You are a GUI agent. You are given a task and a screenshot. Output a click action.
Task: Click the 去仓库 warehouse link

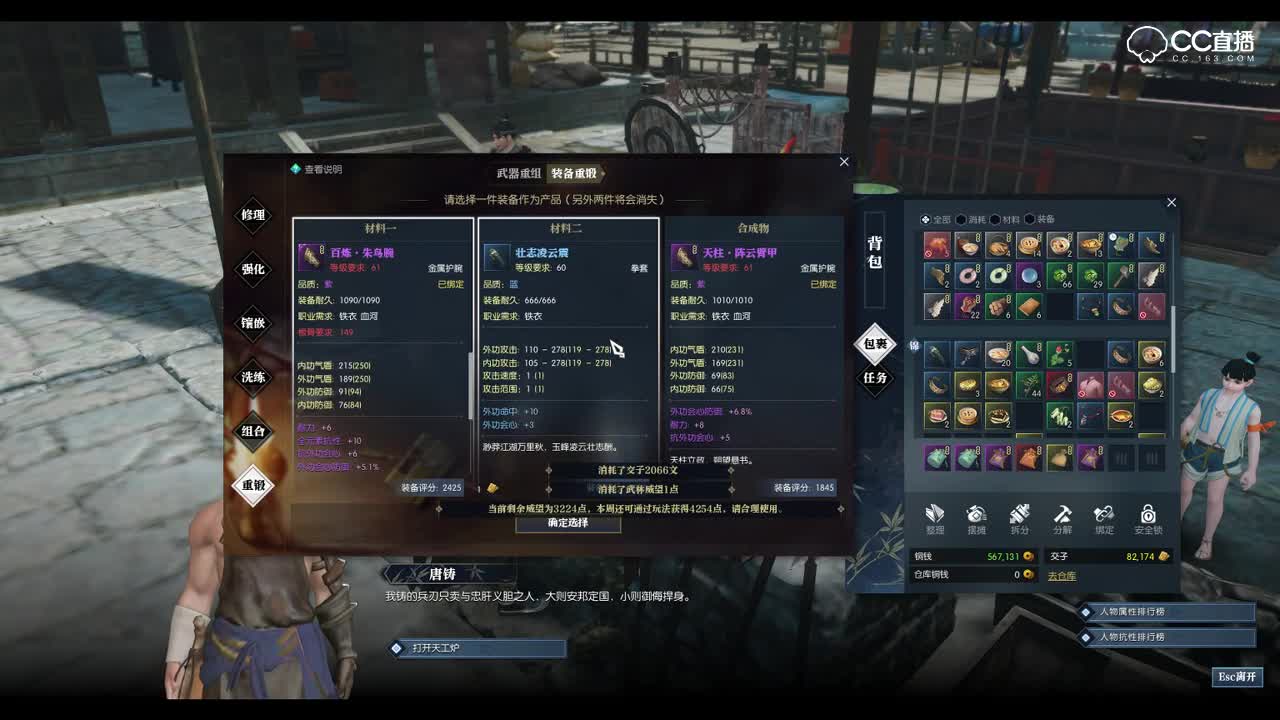(x=1061, y=576)
